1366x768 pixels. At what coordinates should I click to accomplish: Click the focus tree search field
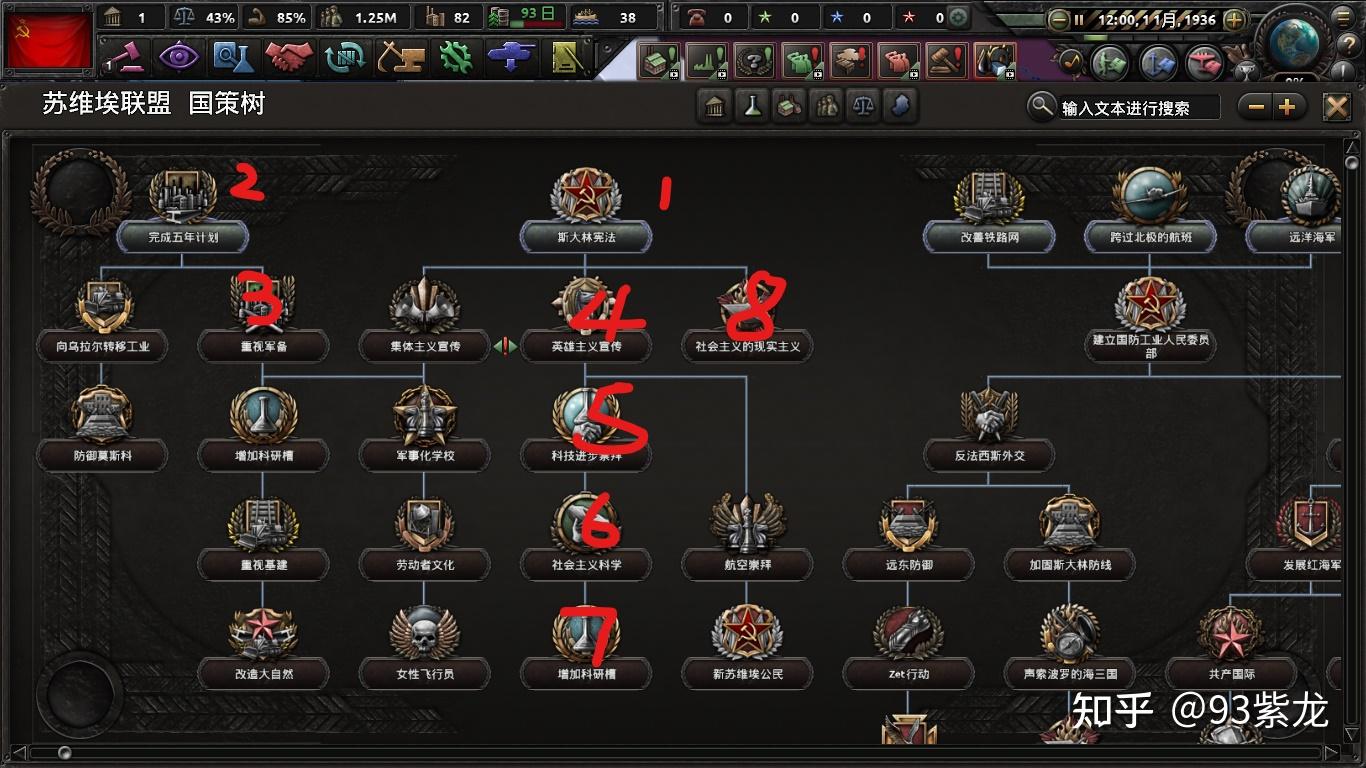(x=1138, y=108)
